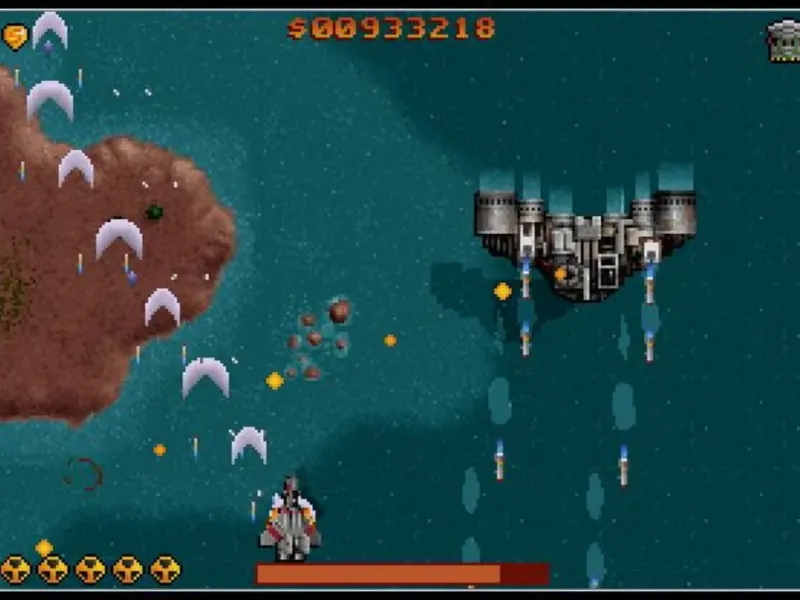
Task: Select the current weapon icon
Action: 783,41
